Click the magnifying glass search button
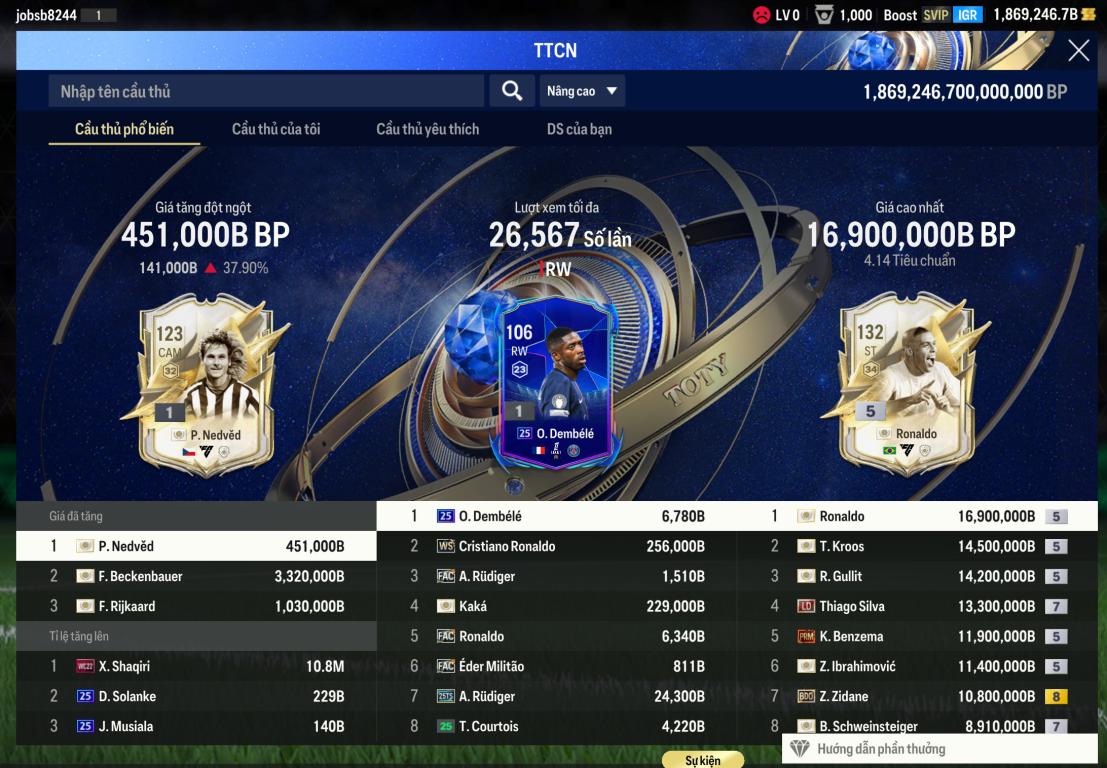This screenshot has height=768, width=1107. (512, 91)
